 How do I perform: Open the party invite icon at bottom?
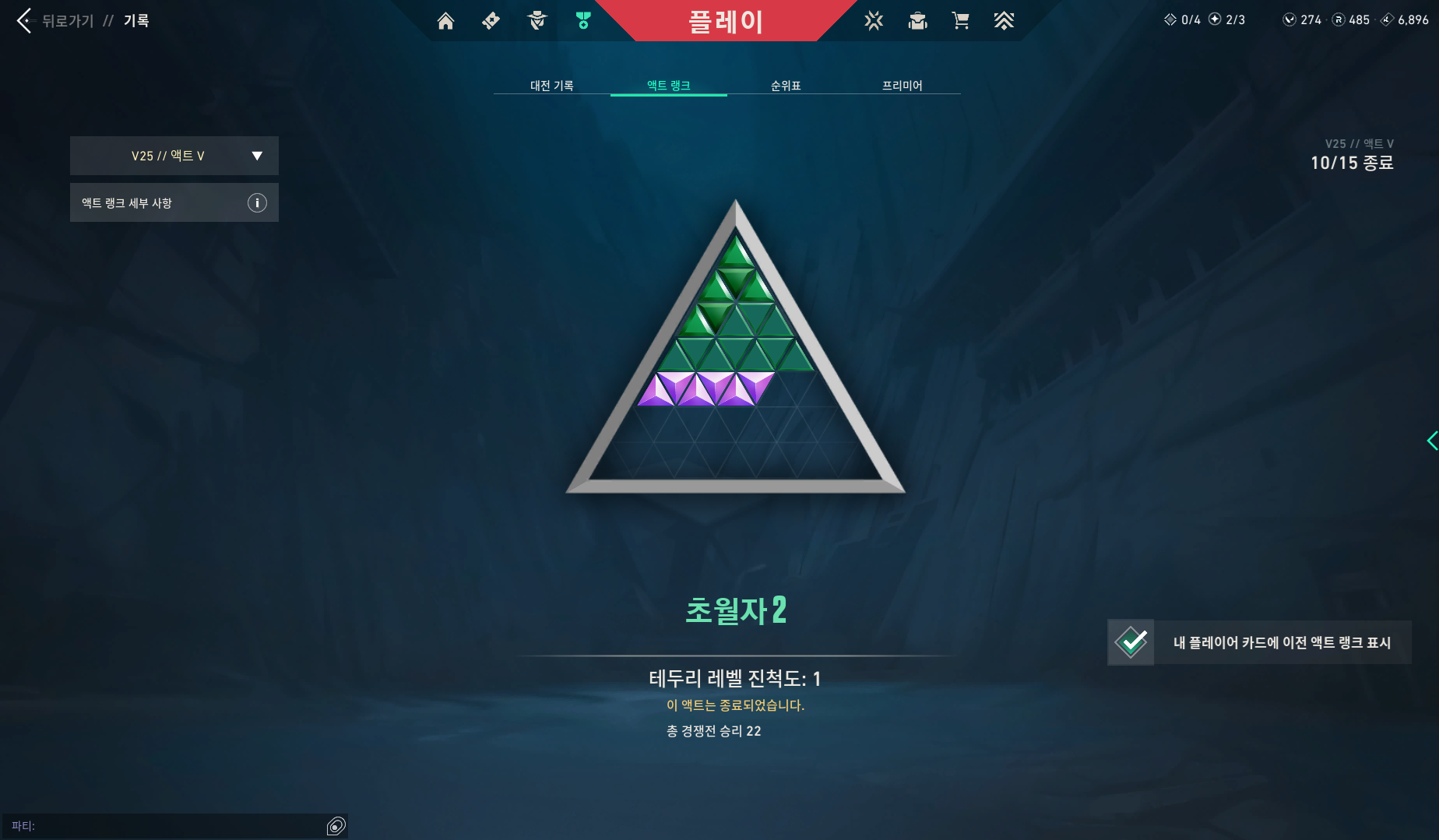(x=336, y=824)
